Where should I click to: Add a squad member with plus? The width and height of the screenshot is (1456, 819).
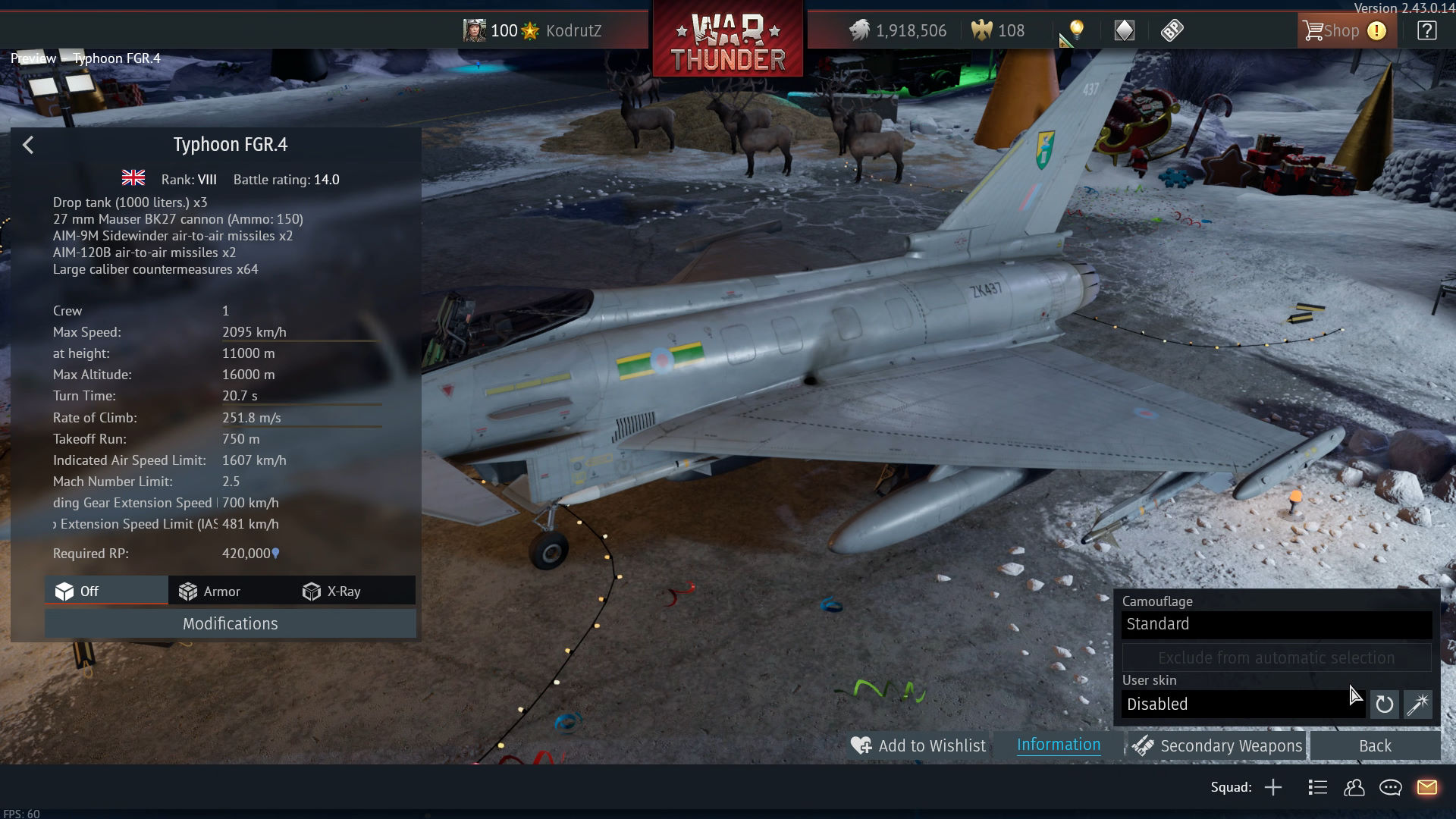click(1273, 788)
